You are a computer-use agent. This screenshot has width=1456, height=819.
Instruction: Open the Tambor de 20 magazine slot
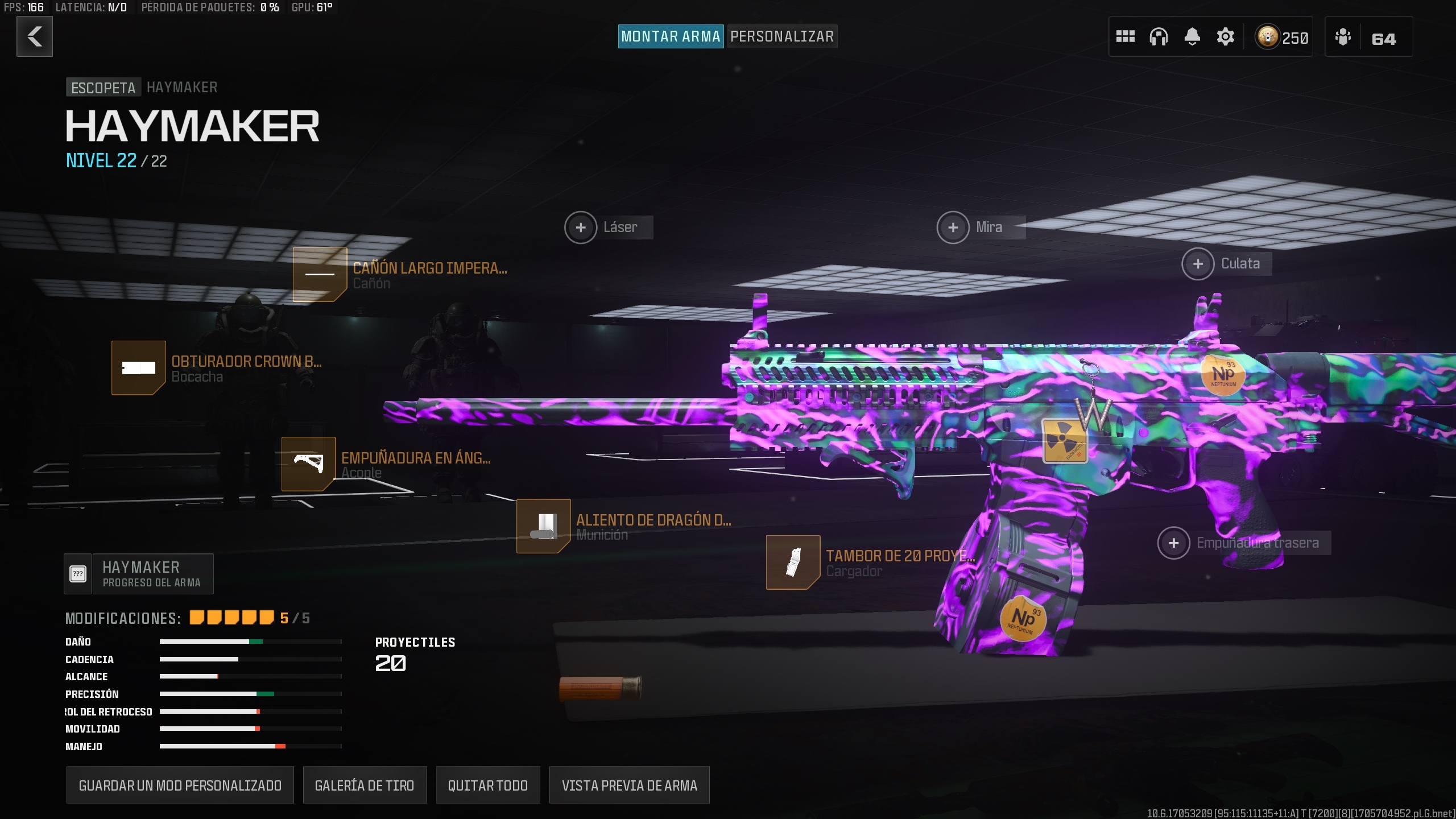[793, 563]
